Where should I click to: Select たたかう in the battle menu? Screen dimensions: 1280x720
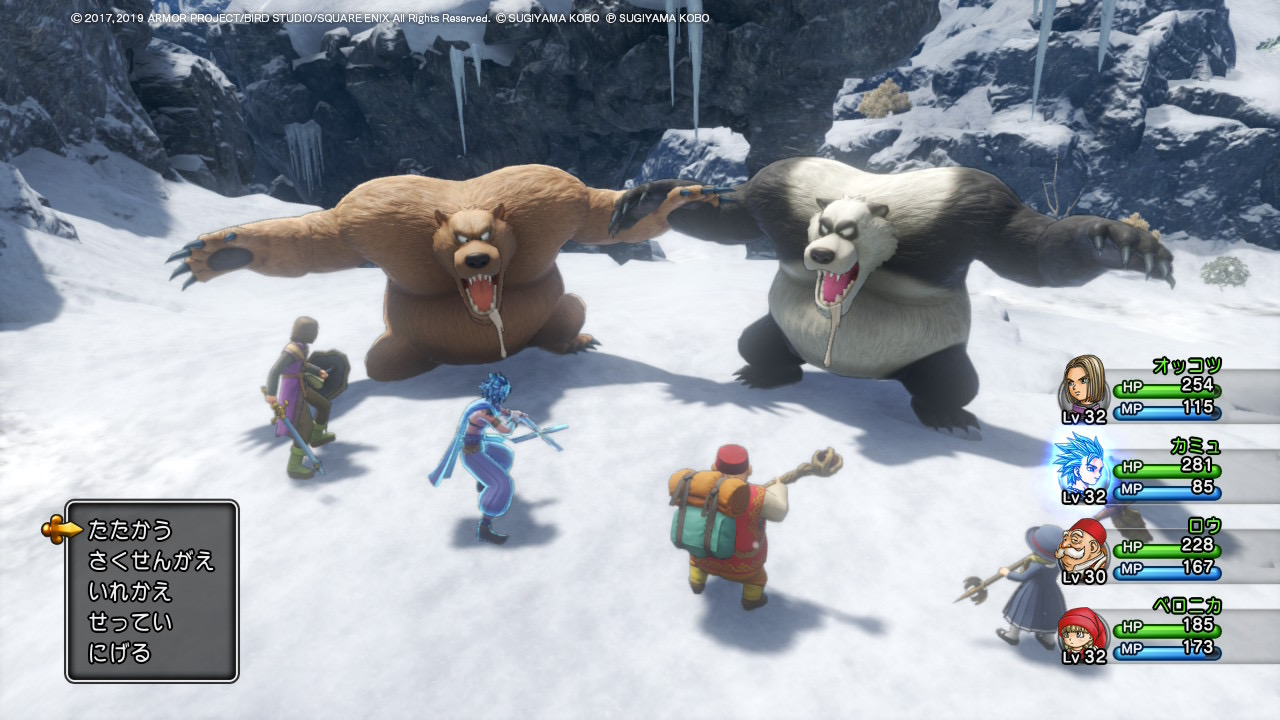pyautogui.click(x=130, y=529)
